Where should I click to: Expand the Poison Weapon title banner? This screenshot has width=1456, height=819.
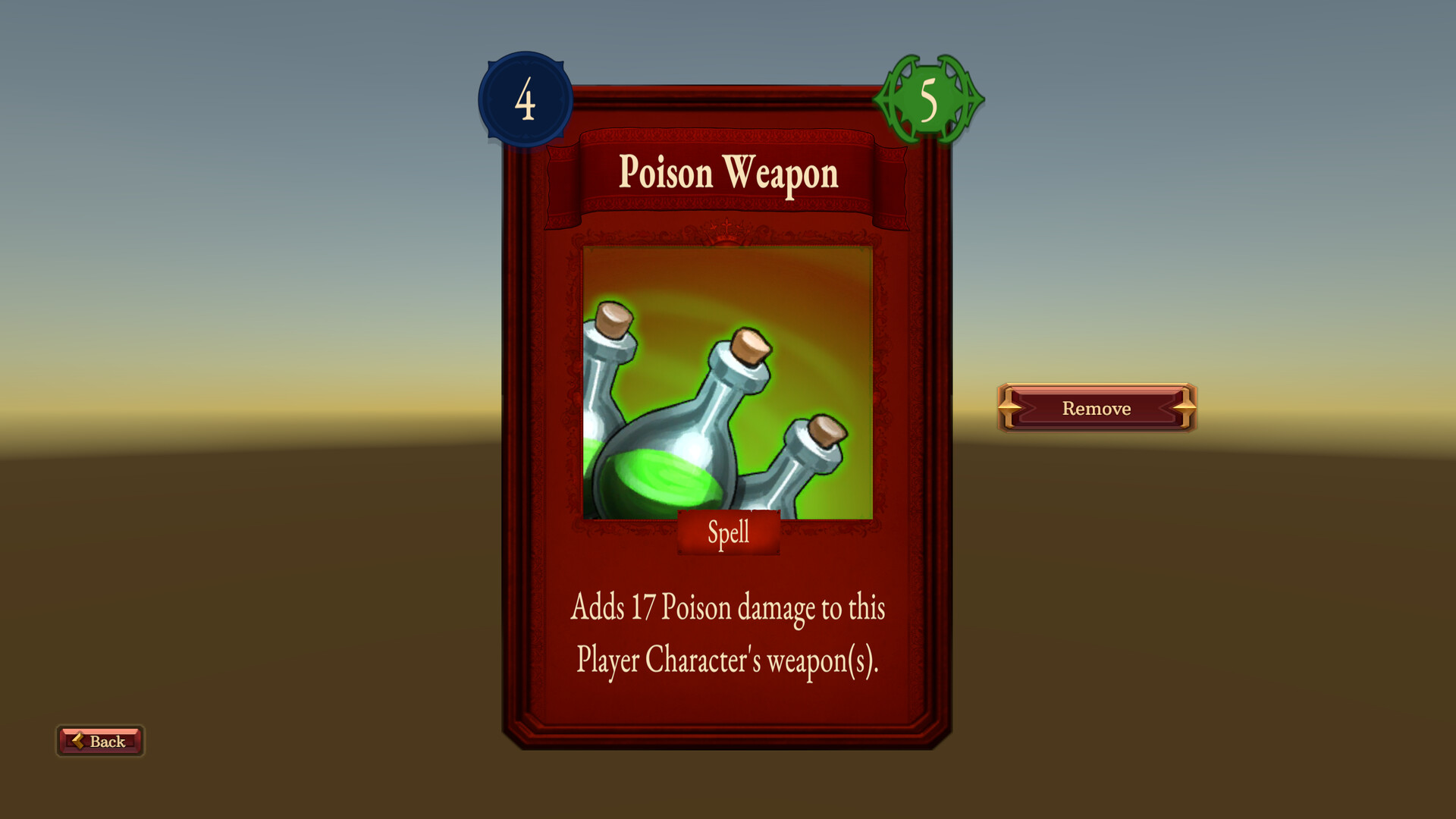tap(728, 174)
